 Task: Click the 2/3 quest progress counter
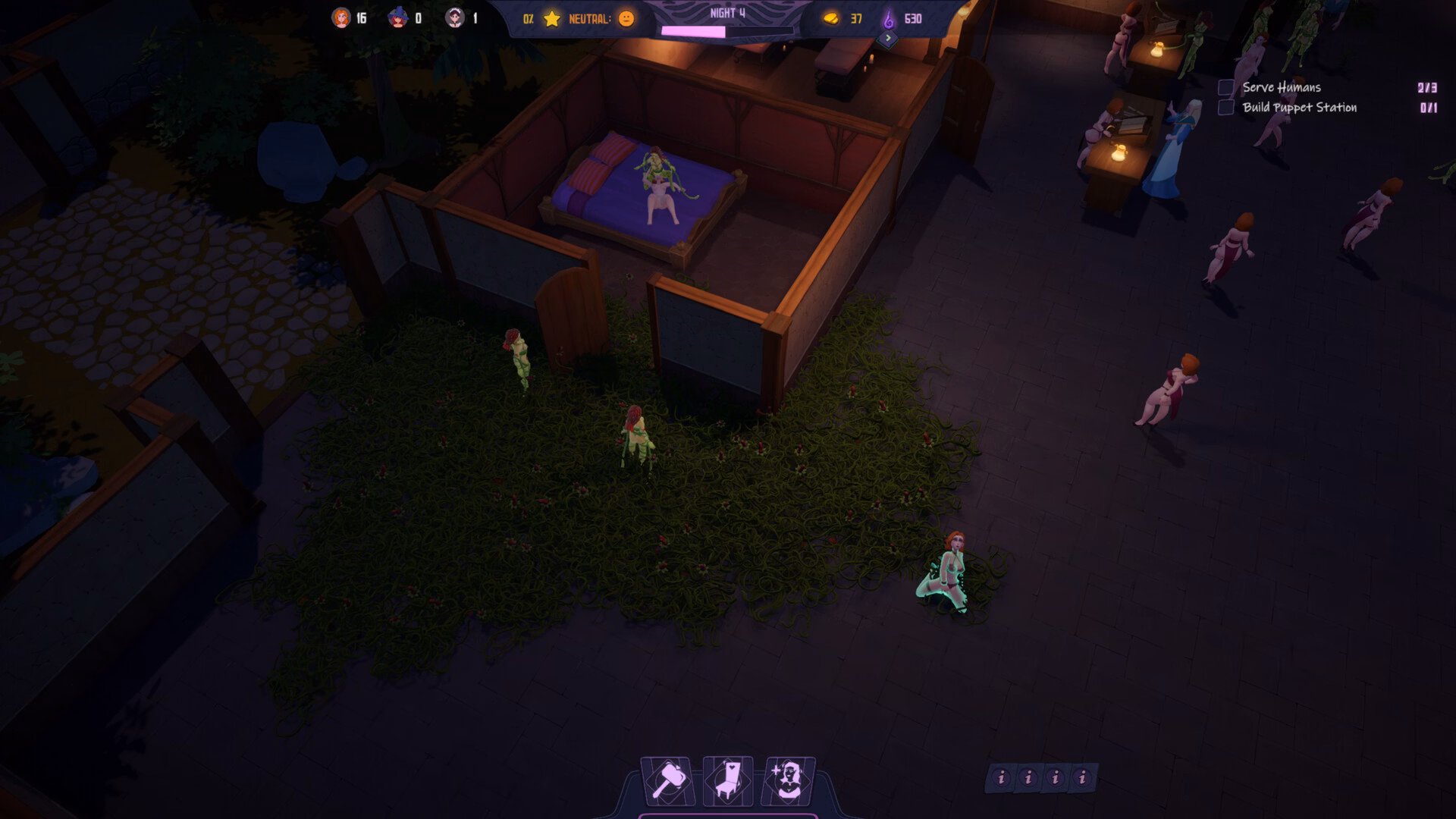(x=1428, y=88)
